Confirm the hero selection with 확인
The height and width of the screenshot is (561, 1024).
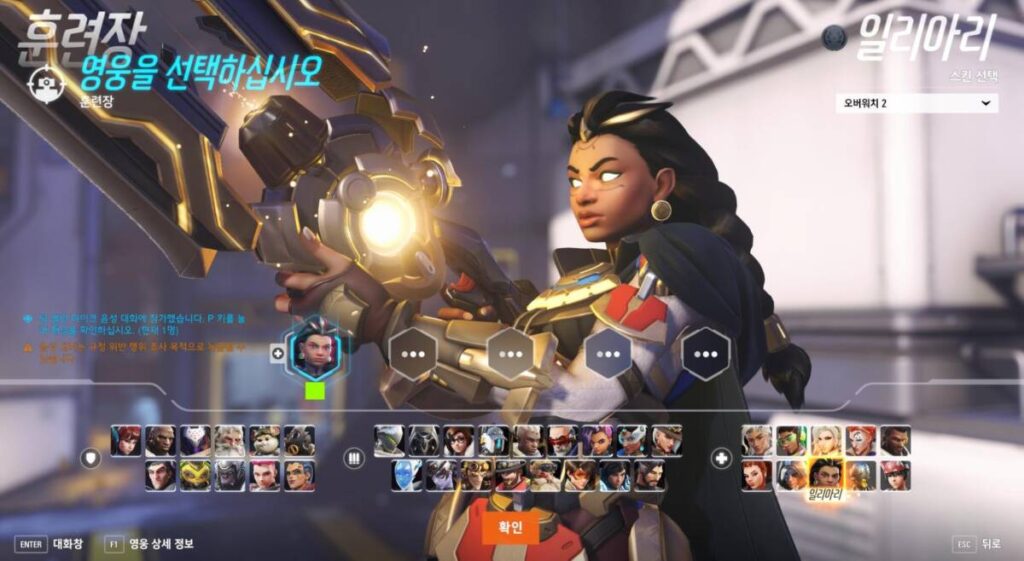510,528
